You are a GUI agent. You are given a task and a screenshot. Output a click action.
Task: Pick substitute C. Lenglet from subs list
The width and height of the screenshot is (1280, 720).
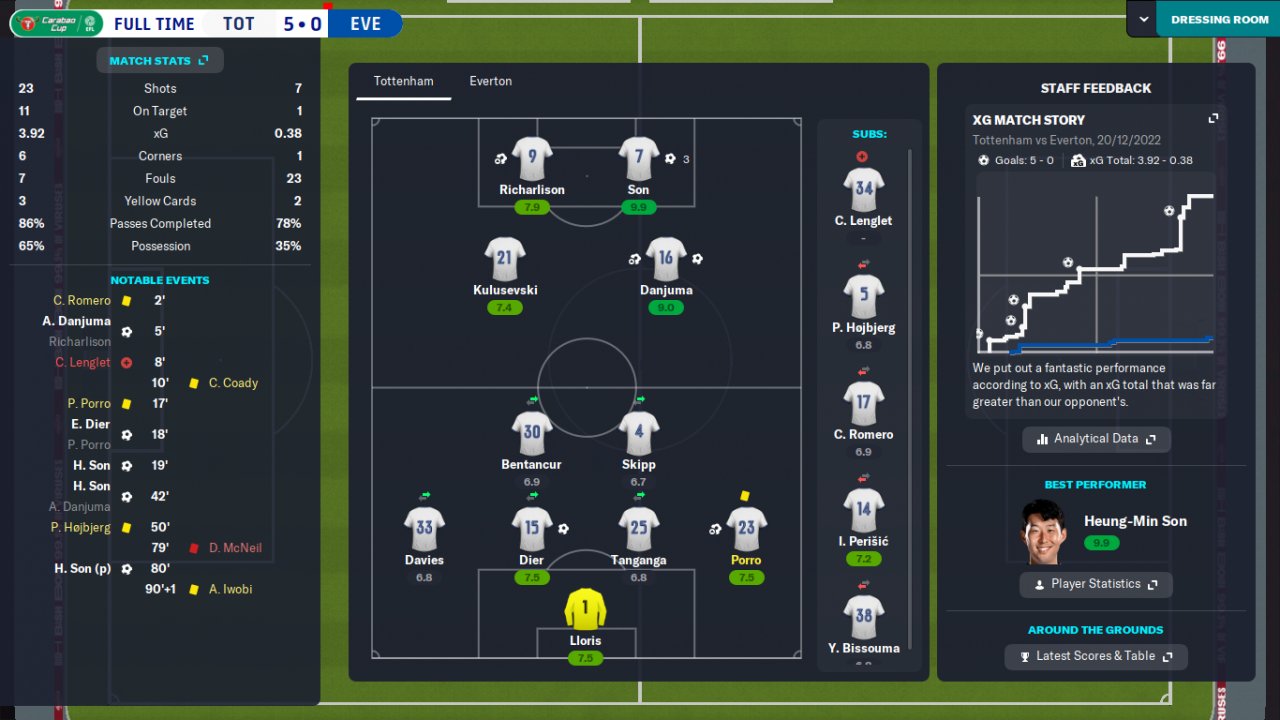(x=863, y=190)
